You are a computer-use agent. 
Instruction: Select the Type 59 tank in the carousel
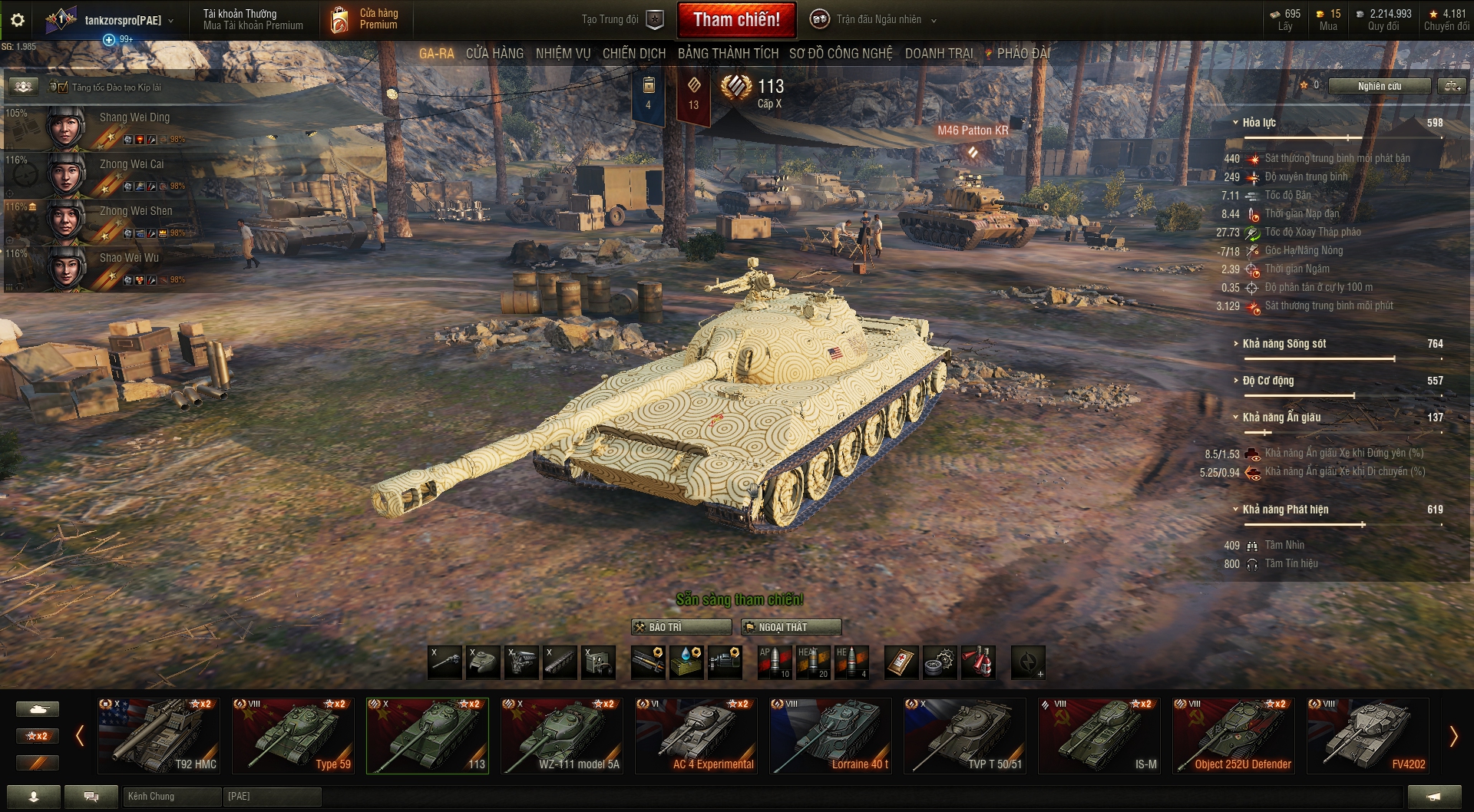(293, 734)
